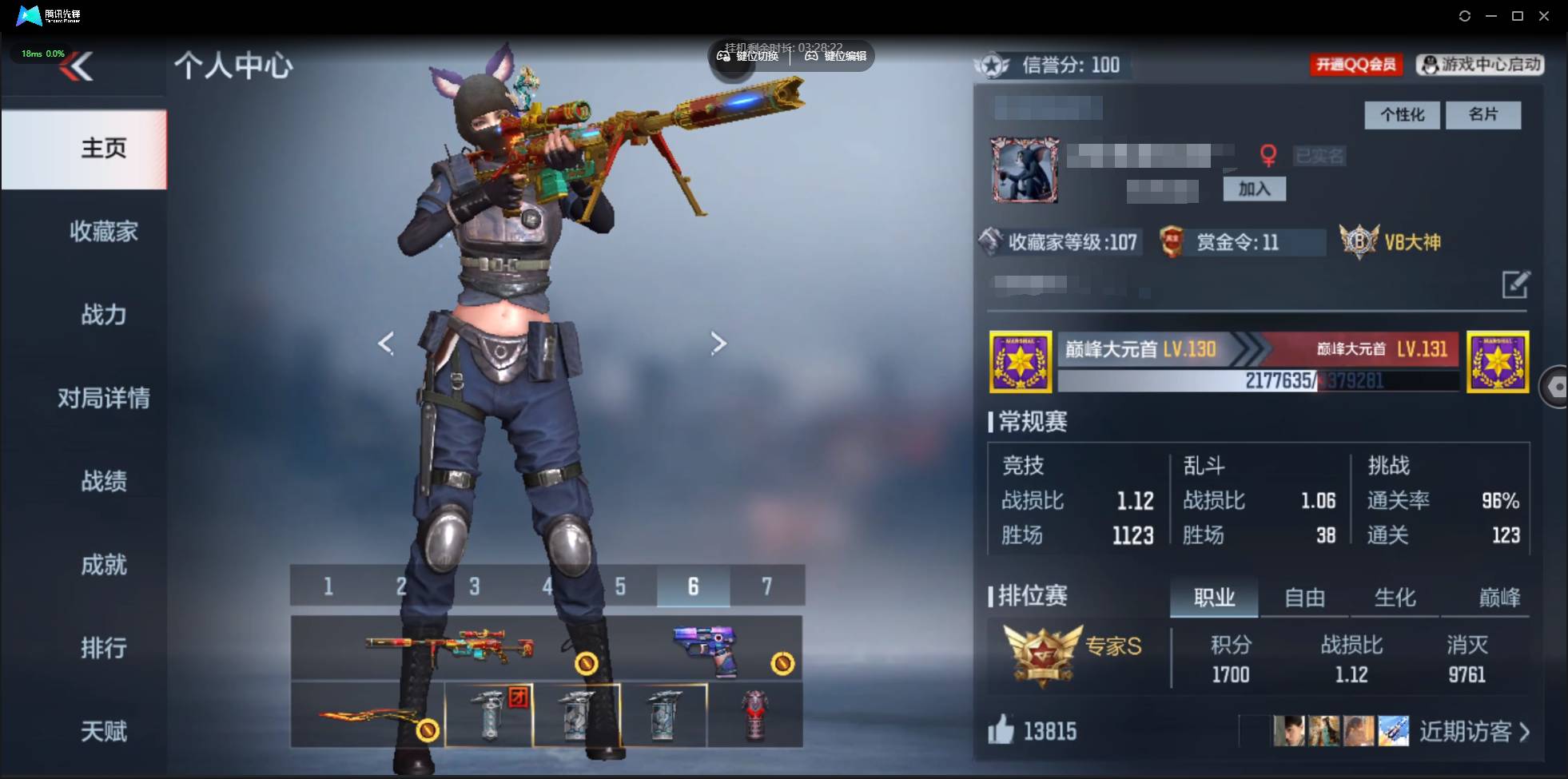The height and width of the screenshot is (779, 1568).
Task: Show the 排行 rankings page
Action: coord(103,648)
